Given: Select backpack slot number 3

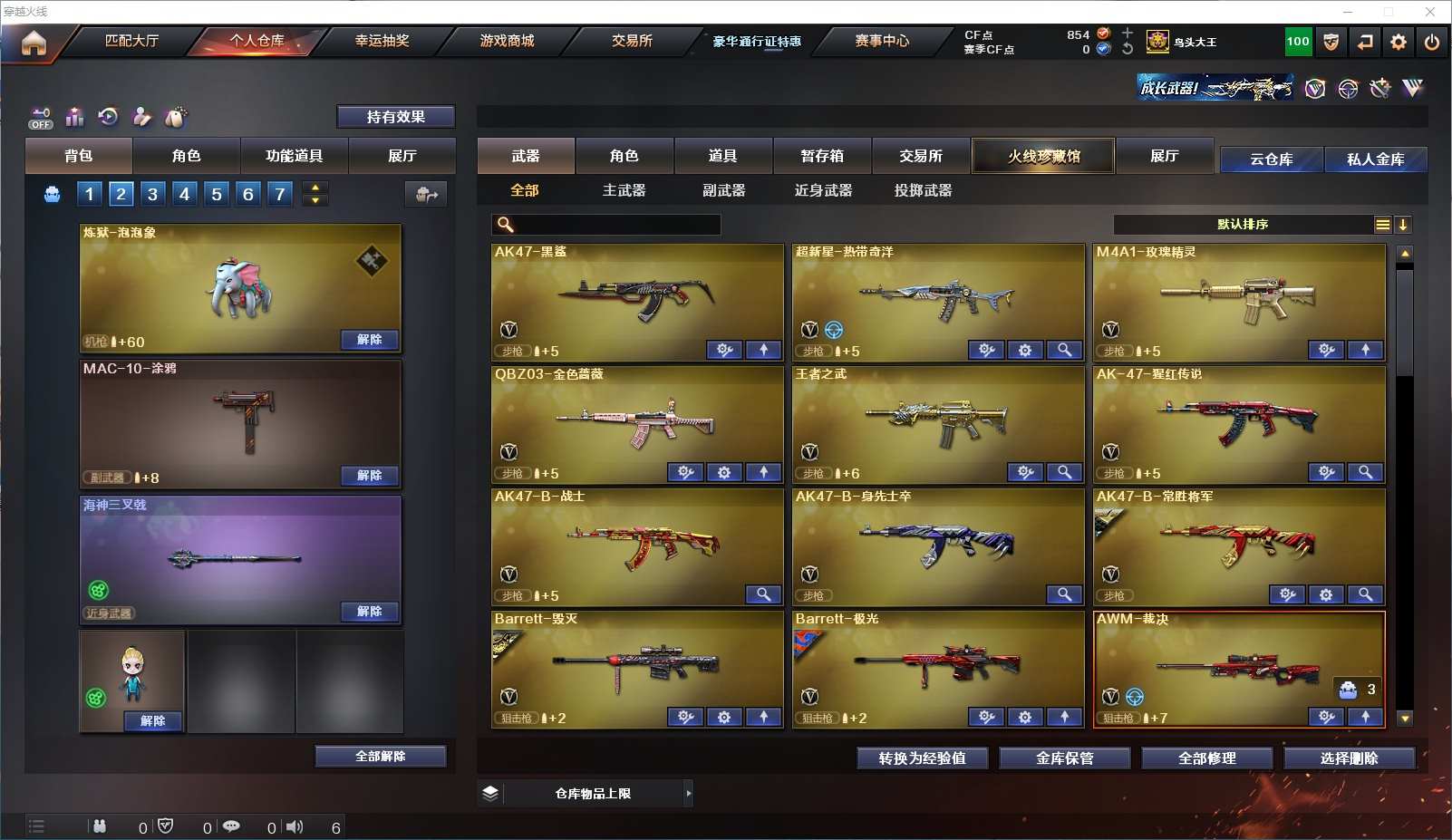Looking at the screenshot, I should pos(152,194).
